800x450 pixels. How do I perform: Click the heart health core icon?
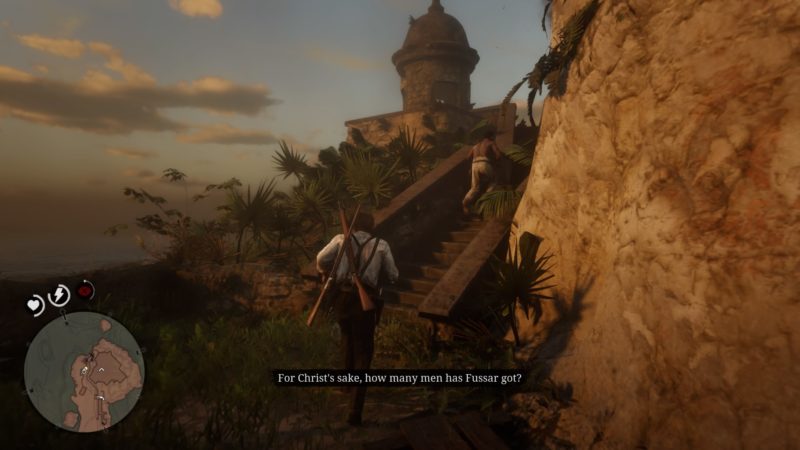tap(36, 306)
